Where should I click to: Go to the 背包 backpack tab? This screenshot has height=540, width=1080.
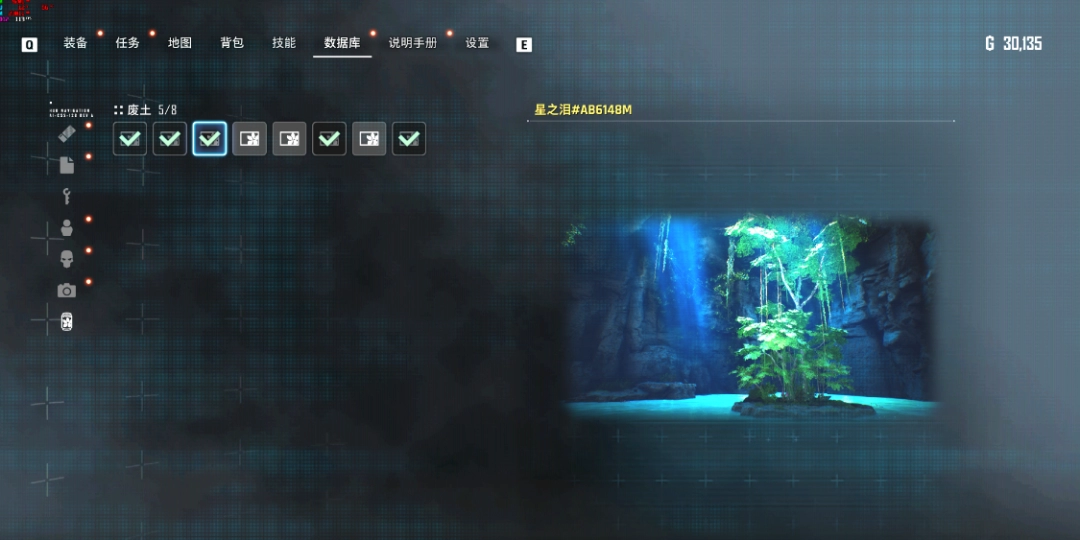coord(232,43)
